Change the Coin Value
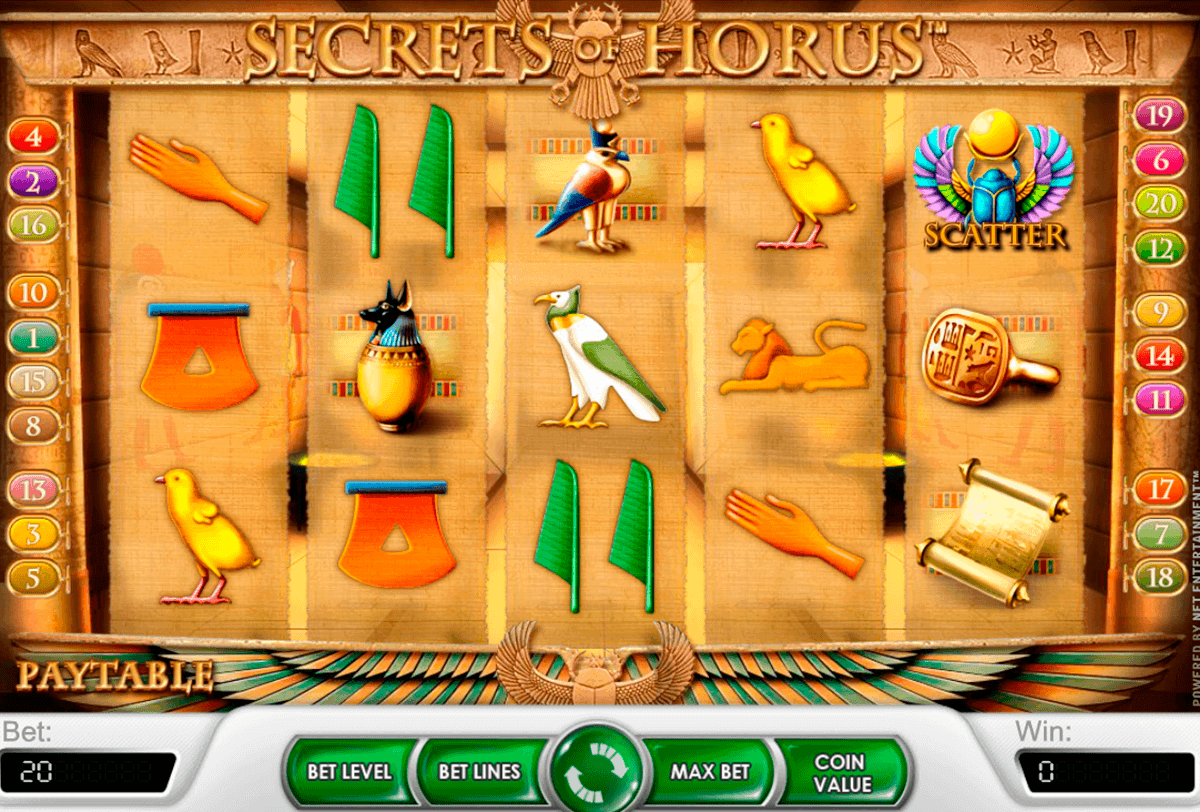 click(x=842, y=772)
